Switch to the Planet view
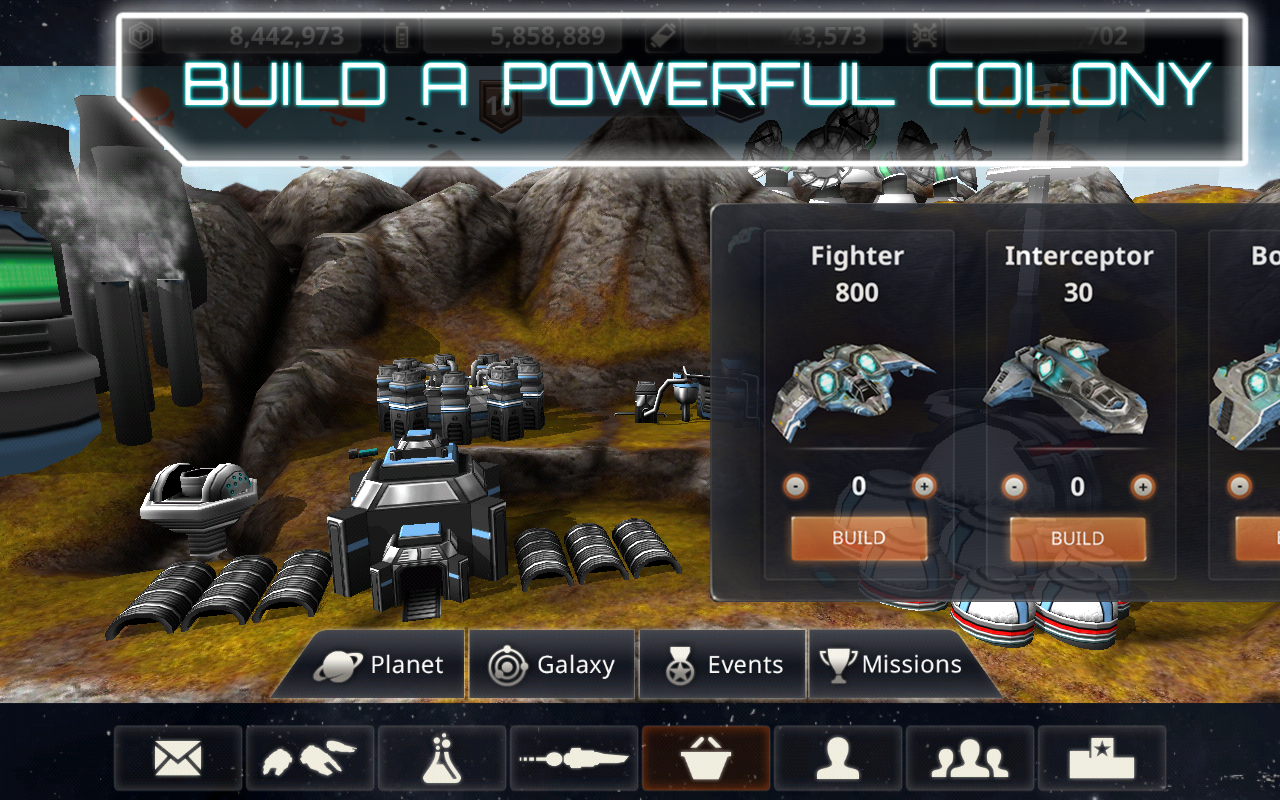Screen dimensions: 1280x800 [x=385, y=664]
